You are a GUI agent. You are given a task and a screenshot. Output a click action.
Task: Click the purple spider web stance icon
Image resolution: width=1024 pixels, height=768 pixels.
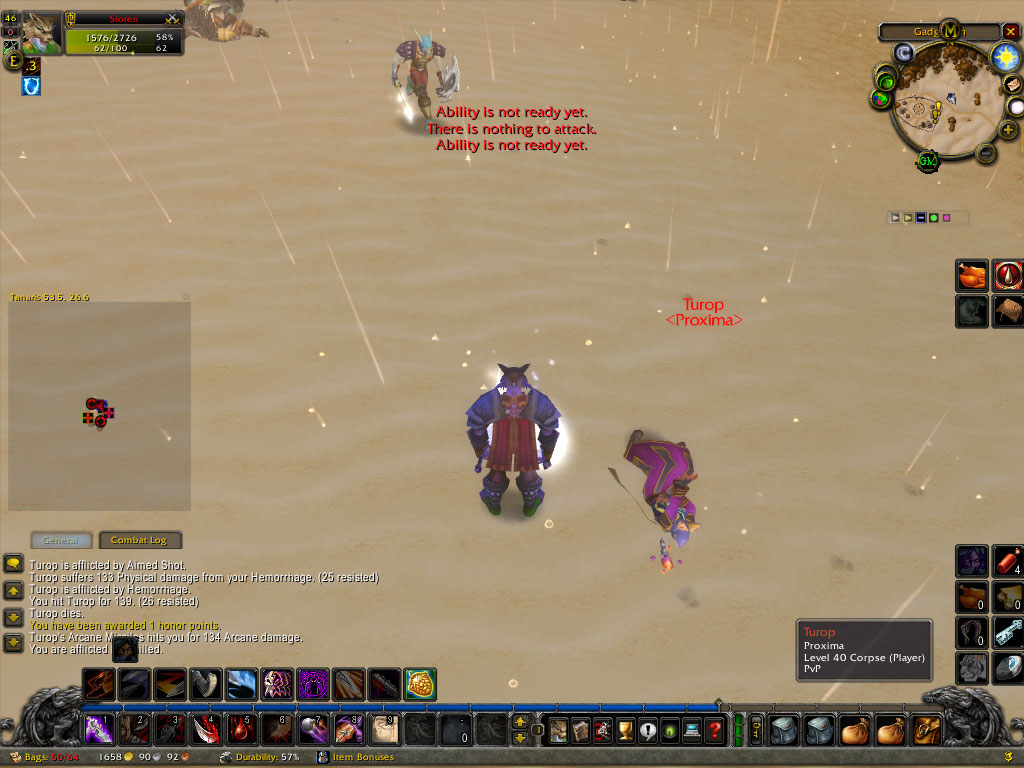tap(313, 685)
